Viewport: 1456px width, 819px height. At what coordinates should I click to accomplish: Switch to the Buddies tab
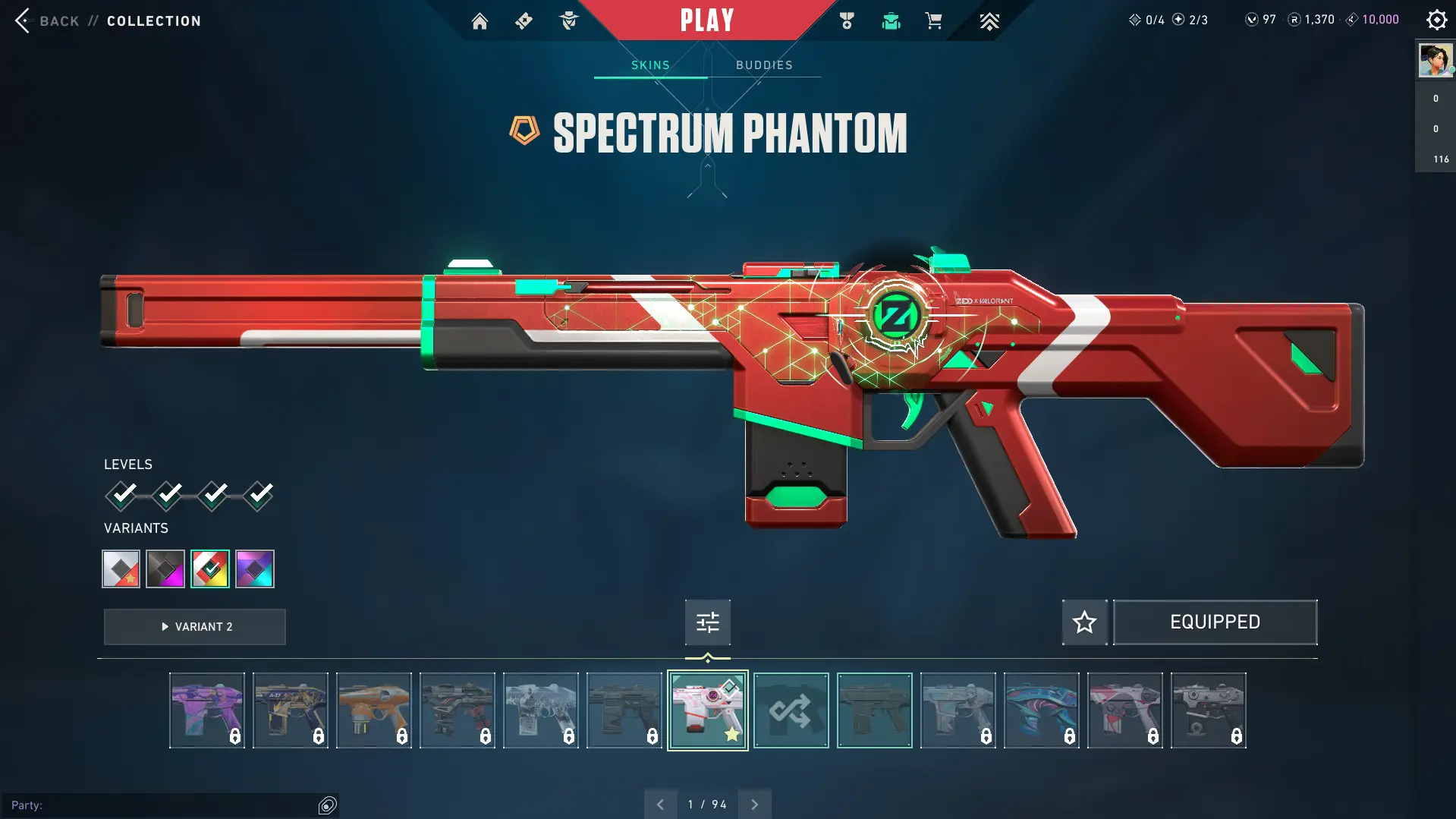(x=764, y=65)
